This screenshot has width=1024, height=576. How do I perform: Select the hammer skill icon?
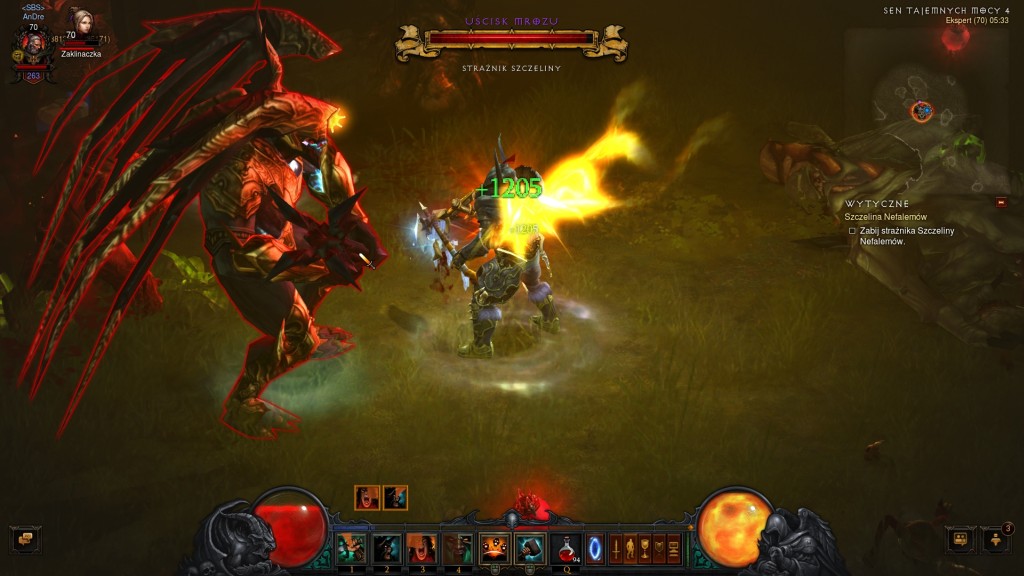coord(530,547)
